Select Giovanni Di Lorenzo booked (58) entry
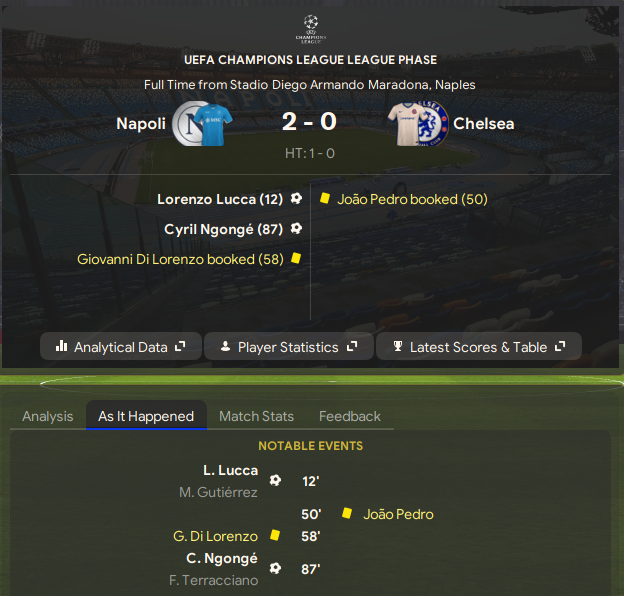The height and width of the screenshot is (596, 624). 180,258
